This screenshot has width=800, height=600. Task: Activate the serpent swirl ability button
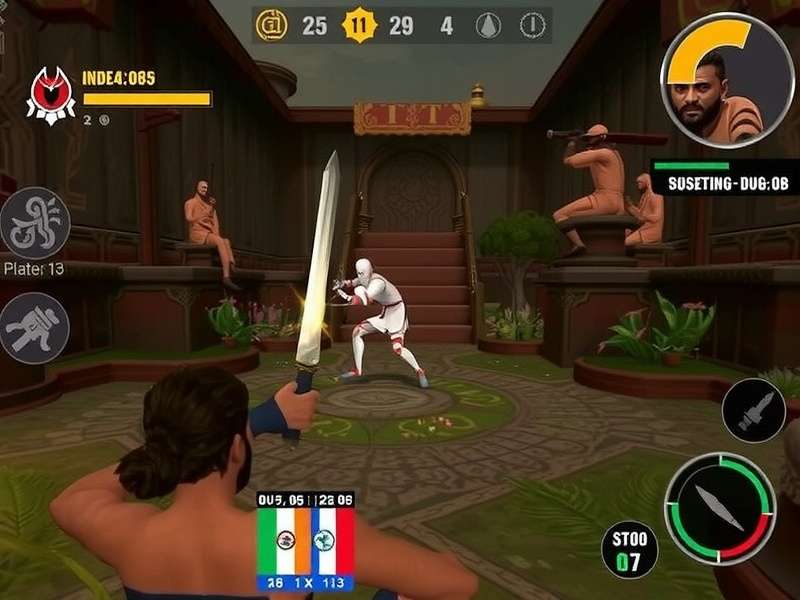(x=34, y=223)
